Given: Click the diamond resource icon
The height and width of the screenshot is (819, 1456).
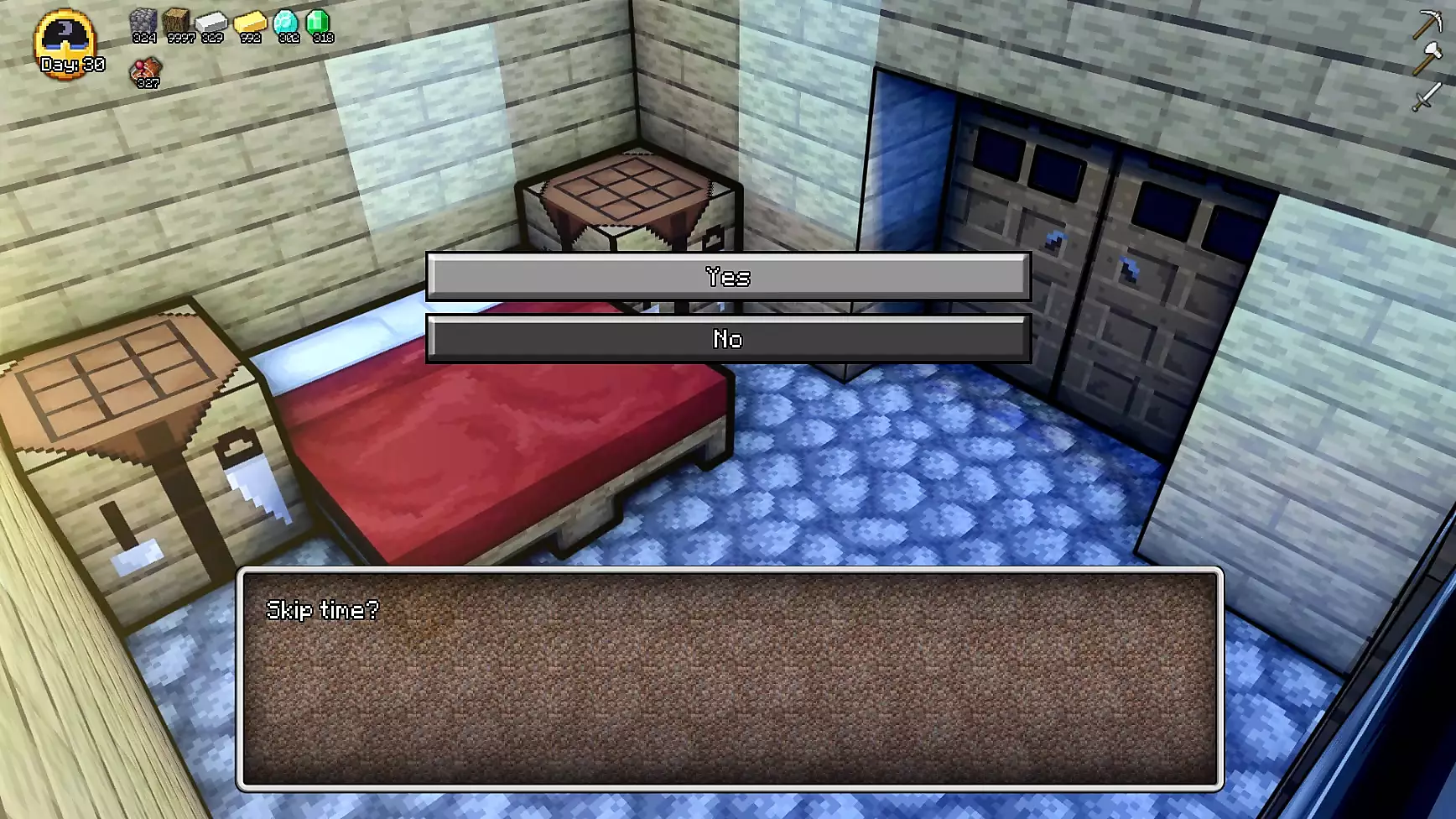Looking at the screenshot, I should (x=286, y=23).
